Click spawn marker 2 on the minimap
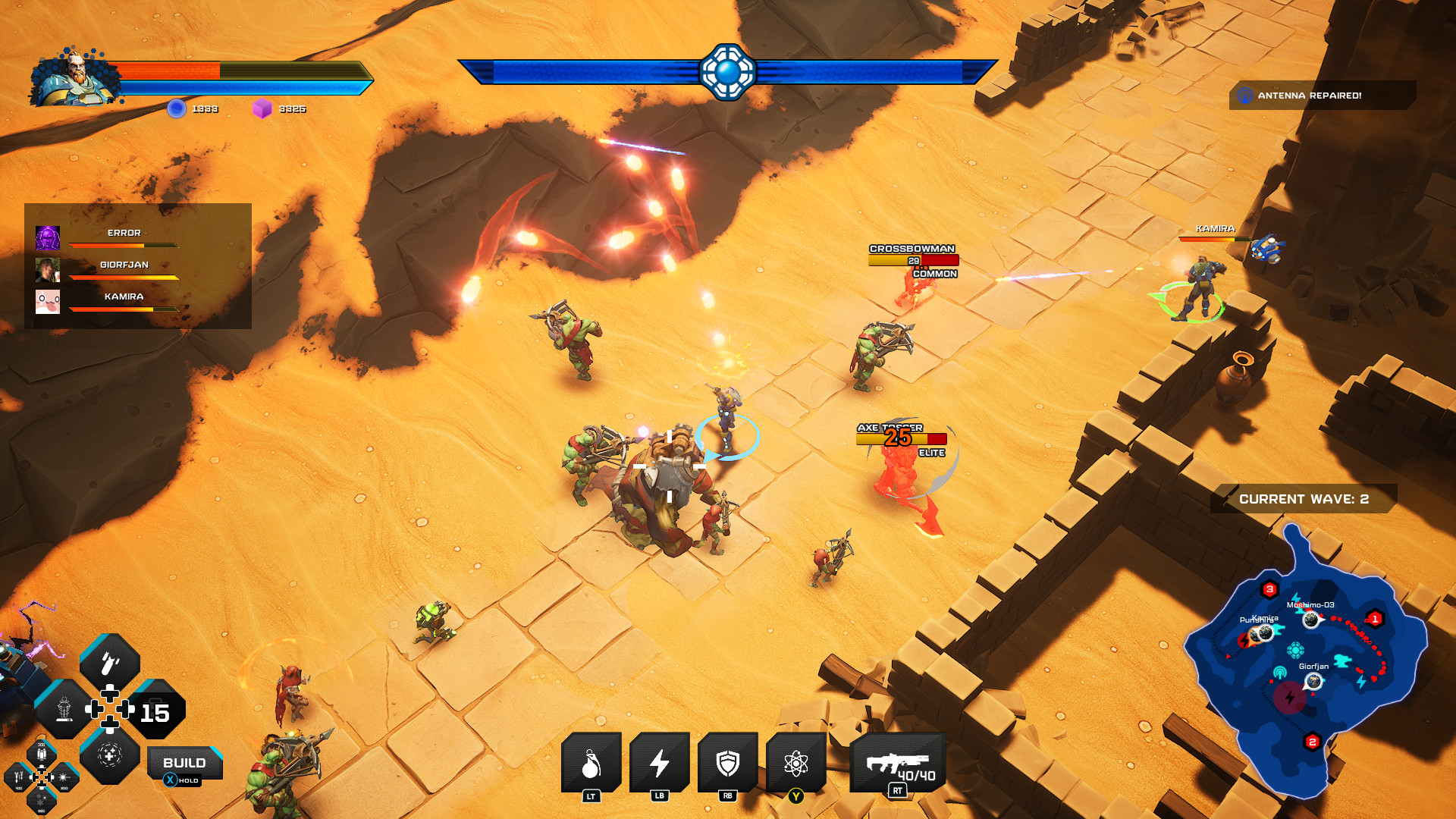The image size is (1456, 819). click(x=1313, y=742)
